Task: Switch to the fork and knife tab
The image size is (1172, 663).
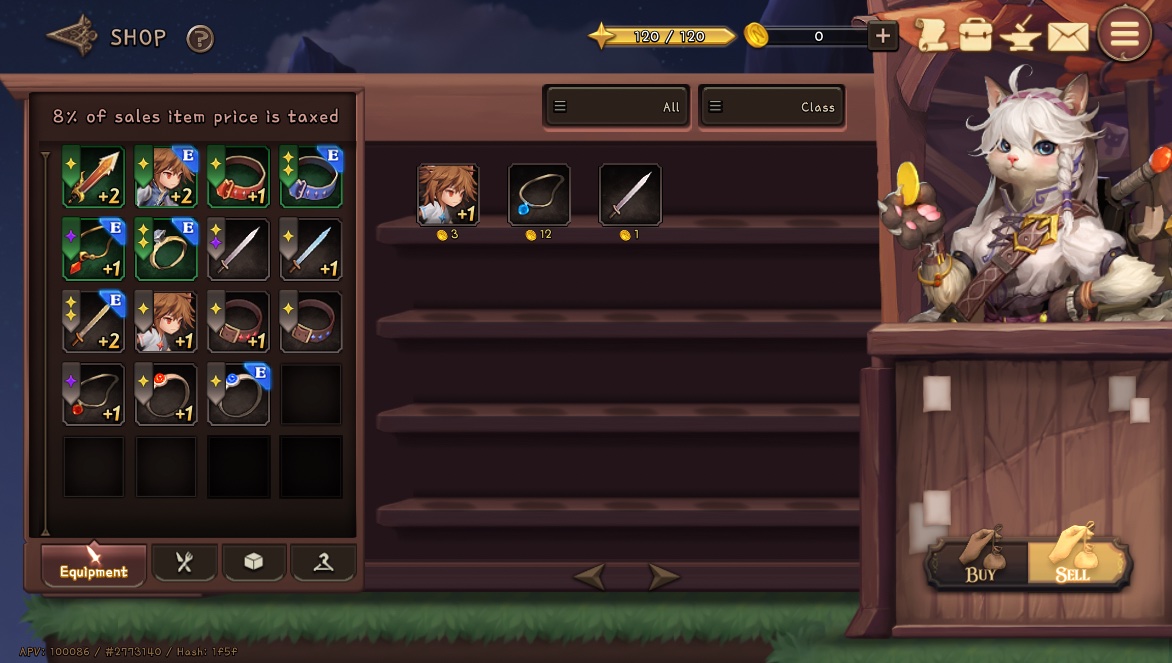Action: [x=184, y=562]
